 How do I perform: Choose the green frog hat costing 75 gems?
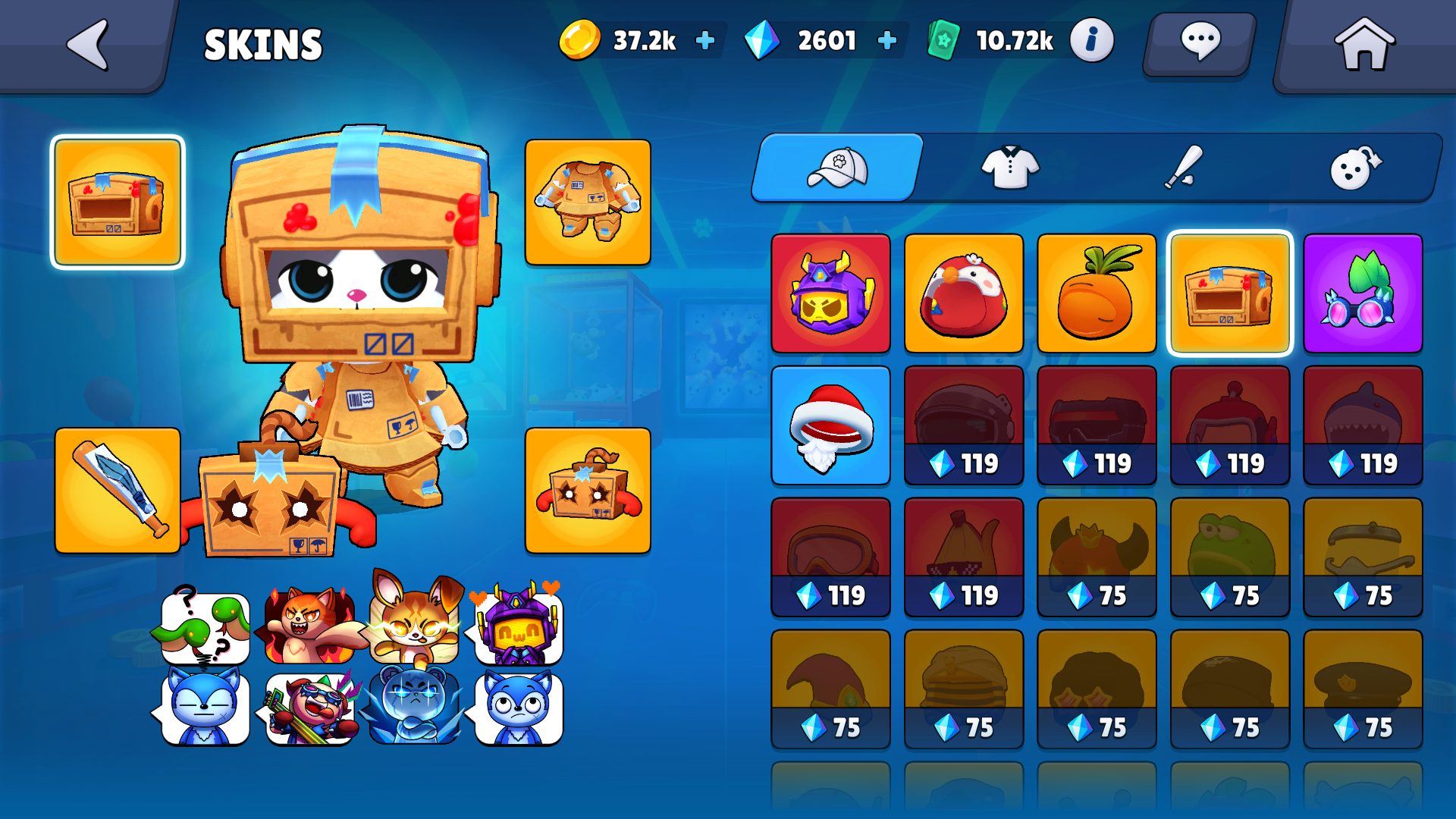(x=1230, y=557)
